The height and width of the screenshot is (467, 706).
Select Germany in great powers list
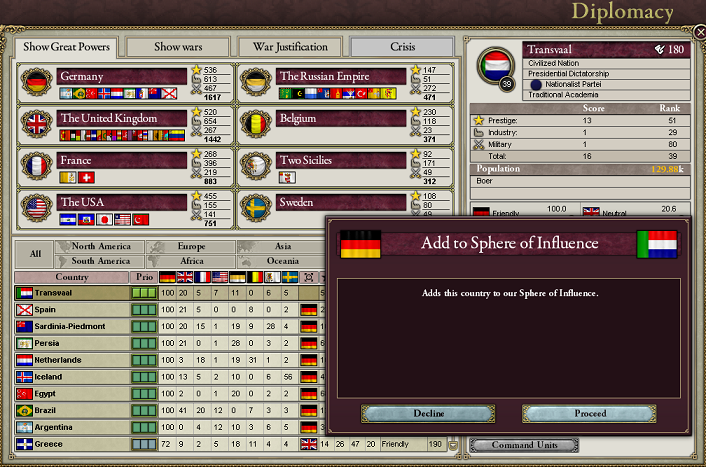click(122, 76)
